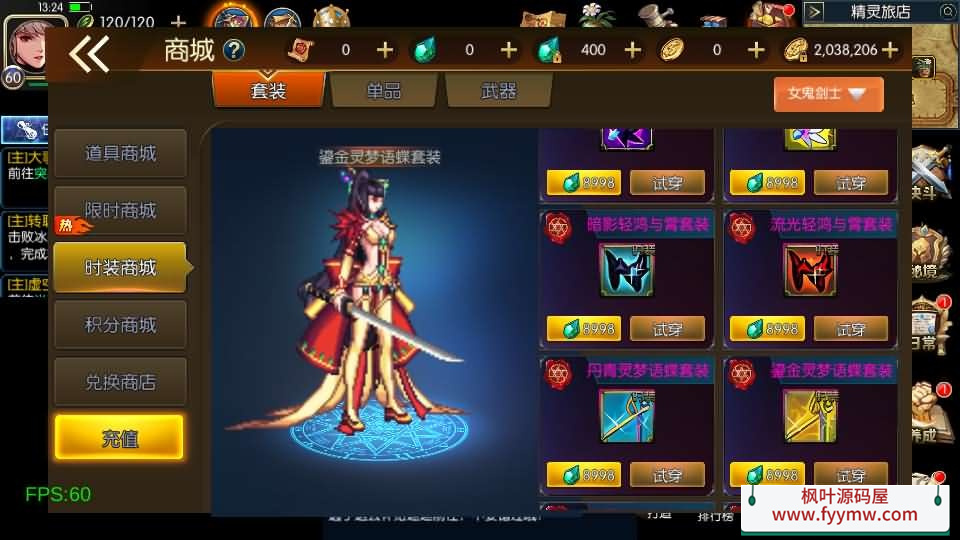Visit the www.fyymw.com watermark link
This screenshot has width=960, height=540.
click(845, 515)
